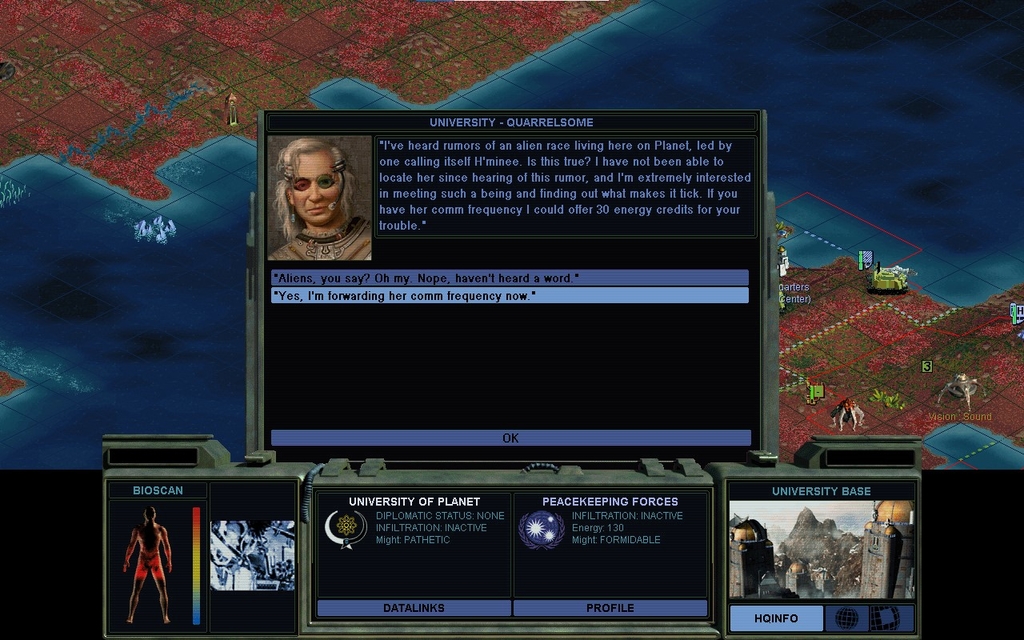Image resolution: width=1024 pixels, height=640 pixels.
Task: Deny knowing about the aliens
Action: [x=509, y=277]
